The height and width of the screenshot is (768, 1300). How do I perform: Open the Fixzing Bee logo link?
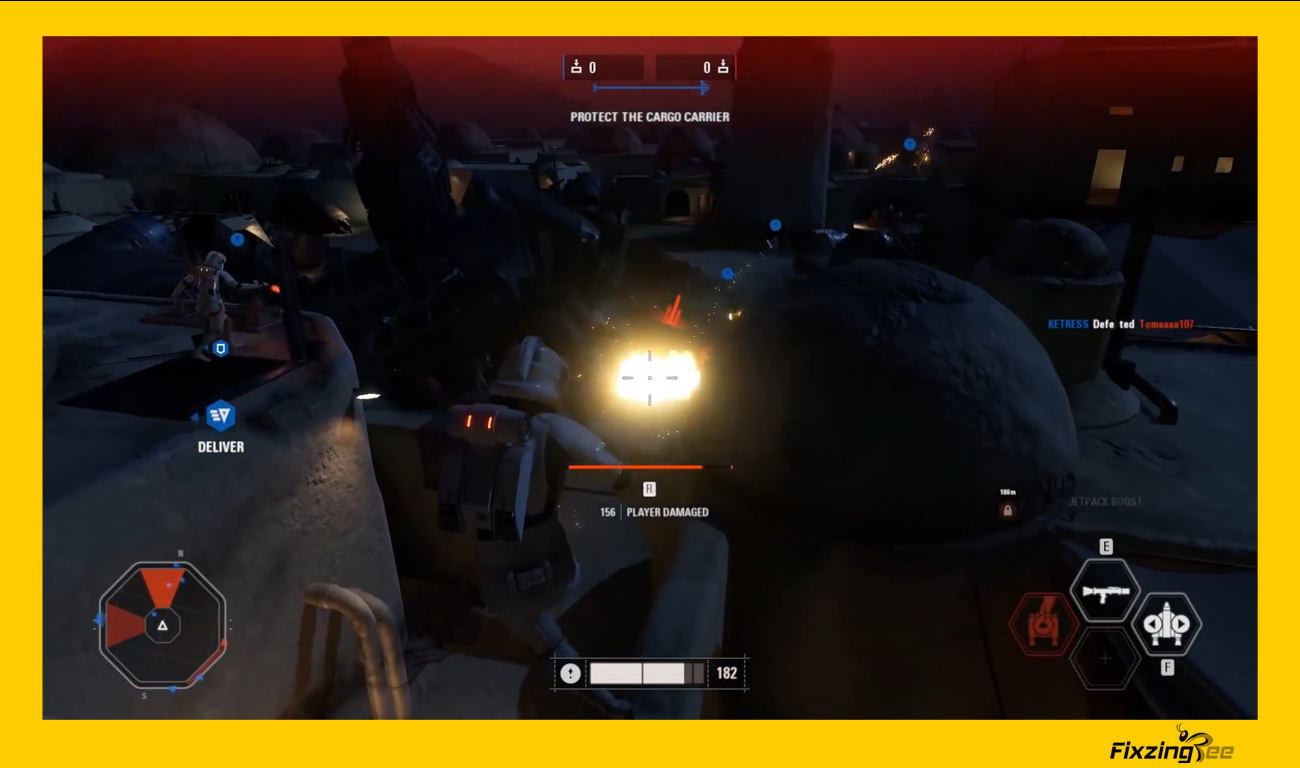click(1171, 746)
